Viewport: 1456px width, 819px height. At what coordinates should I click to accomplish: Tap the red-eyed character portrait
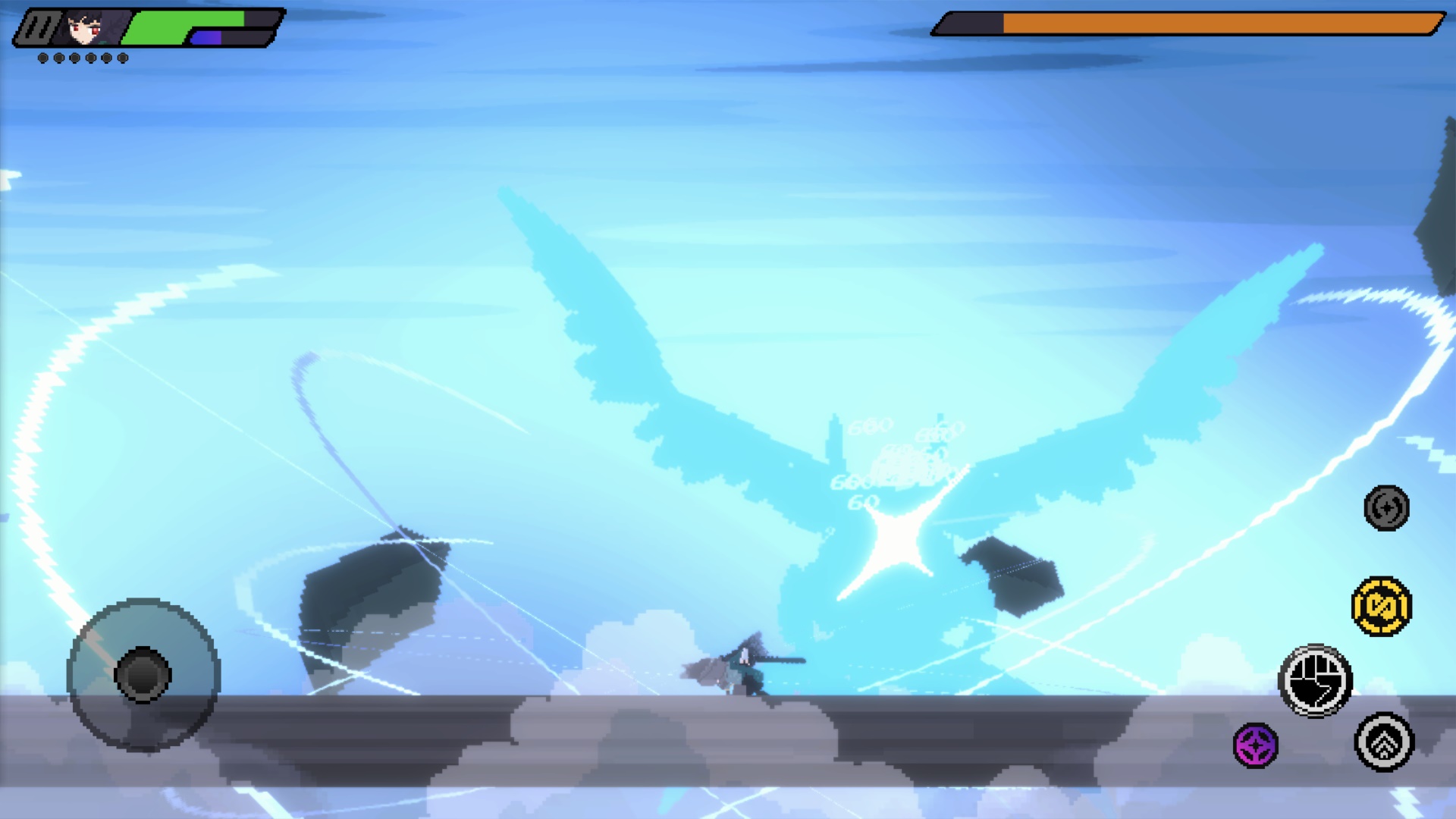85,28
